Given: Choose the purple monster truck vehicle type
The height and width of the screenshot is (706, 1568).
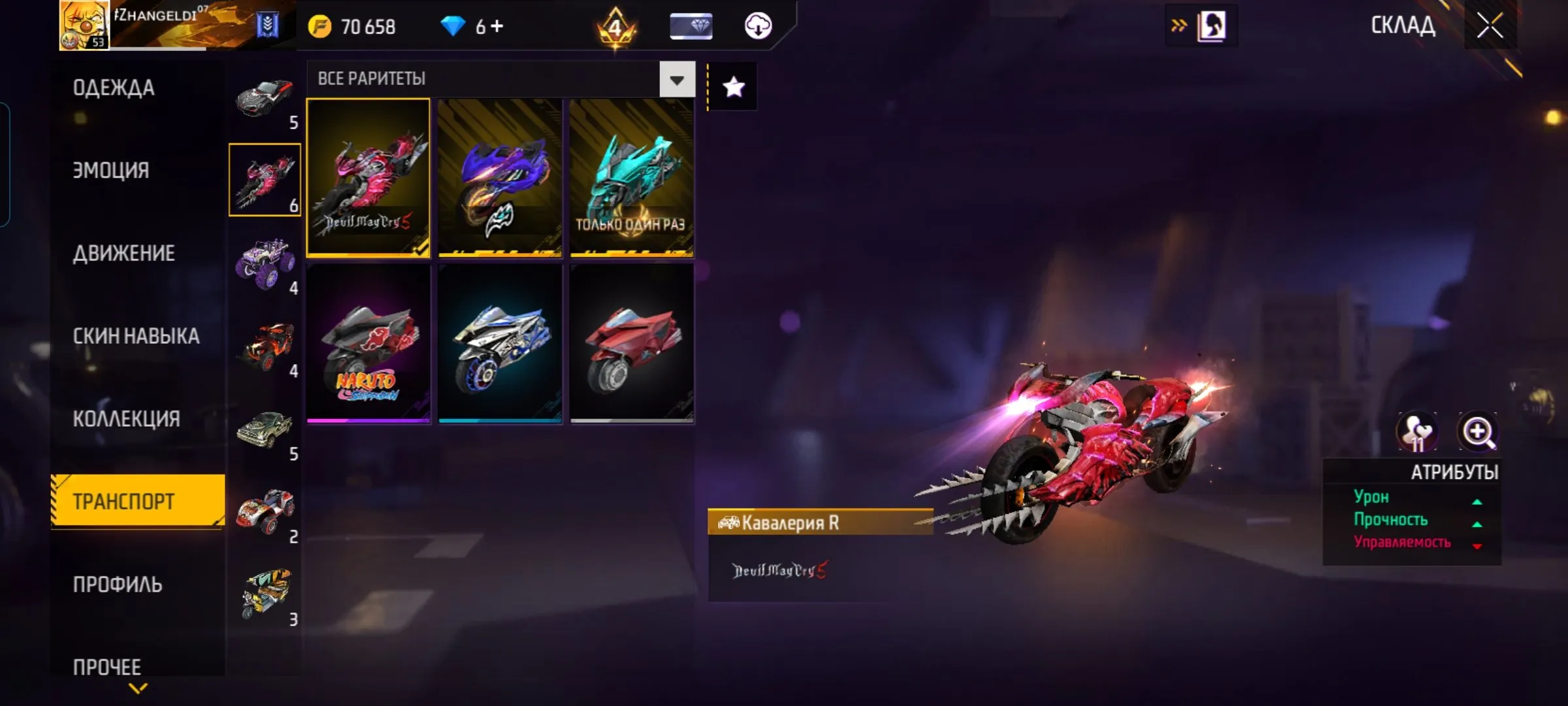Looking at the screenshot, I should (265, 263).
